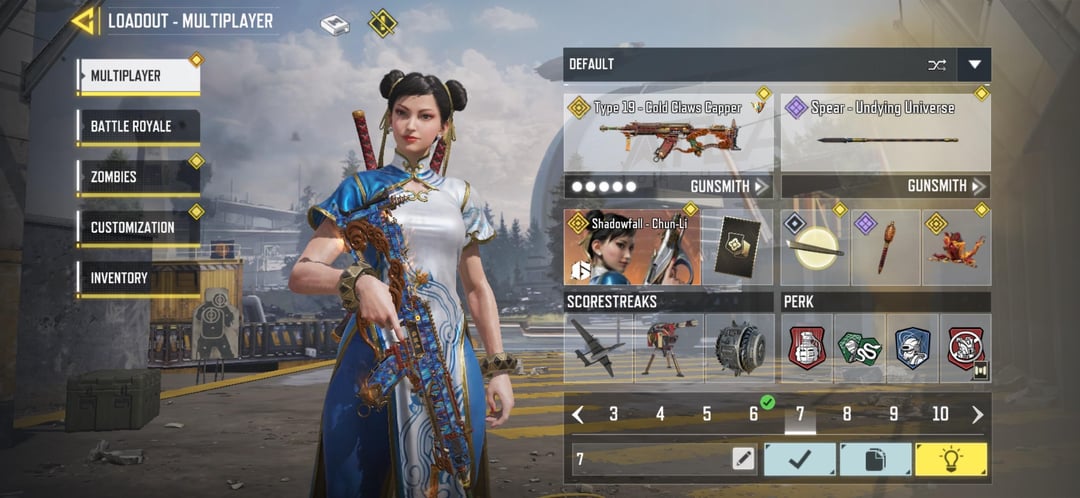The width and height of the screenshot is (1080, 498).
Task: Show the Inventory tab
Action: 138,278
